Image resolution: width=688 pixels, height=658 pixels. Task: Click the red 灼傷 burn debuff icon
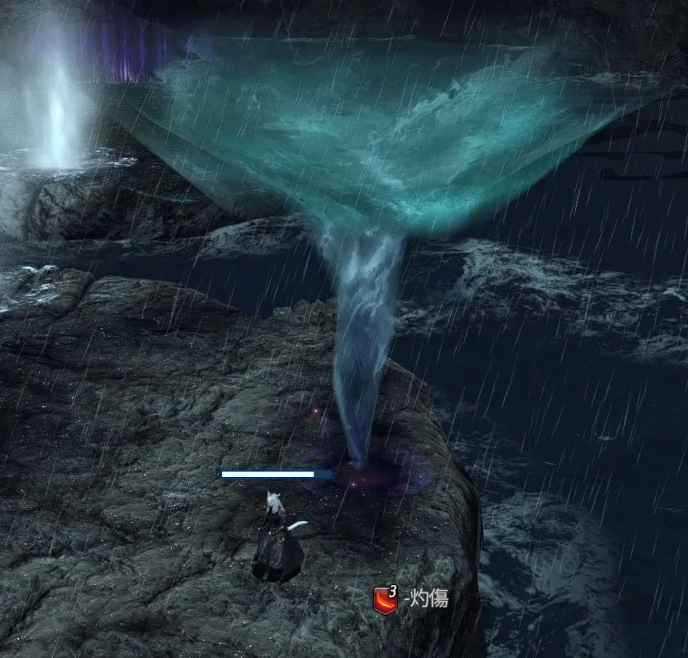385,600
